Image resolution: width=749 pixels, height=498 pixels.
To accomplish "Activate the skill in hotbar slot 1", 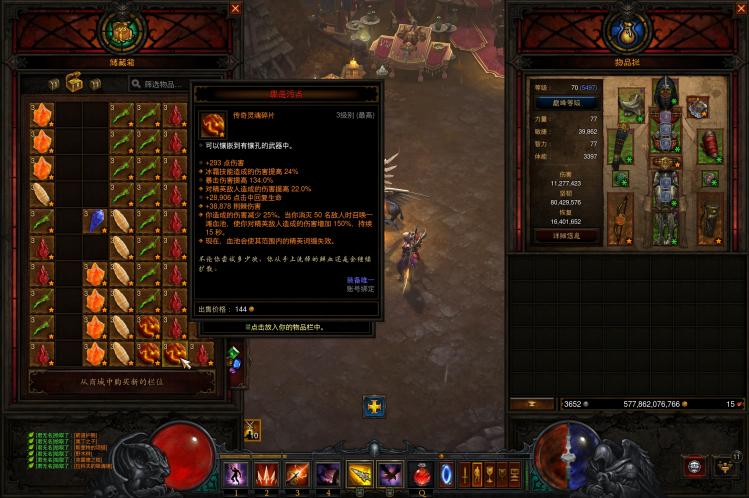I will pos(236,473).
